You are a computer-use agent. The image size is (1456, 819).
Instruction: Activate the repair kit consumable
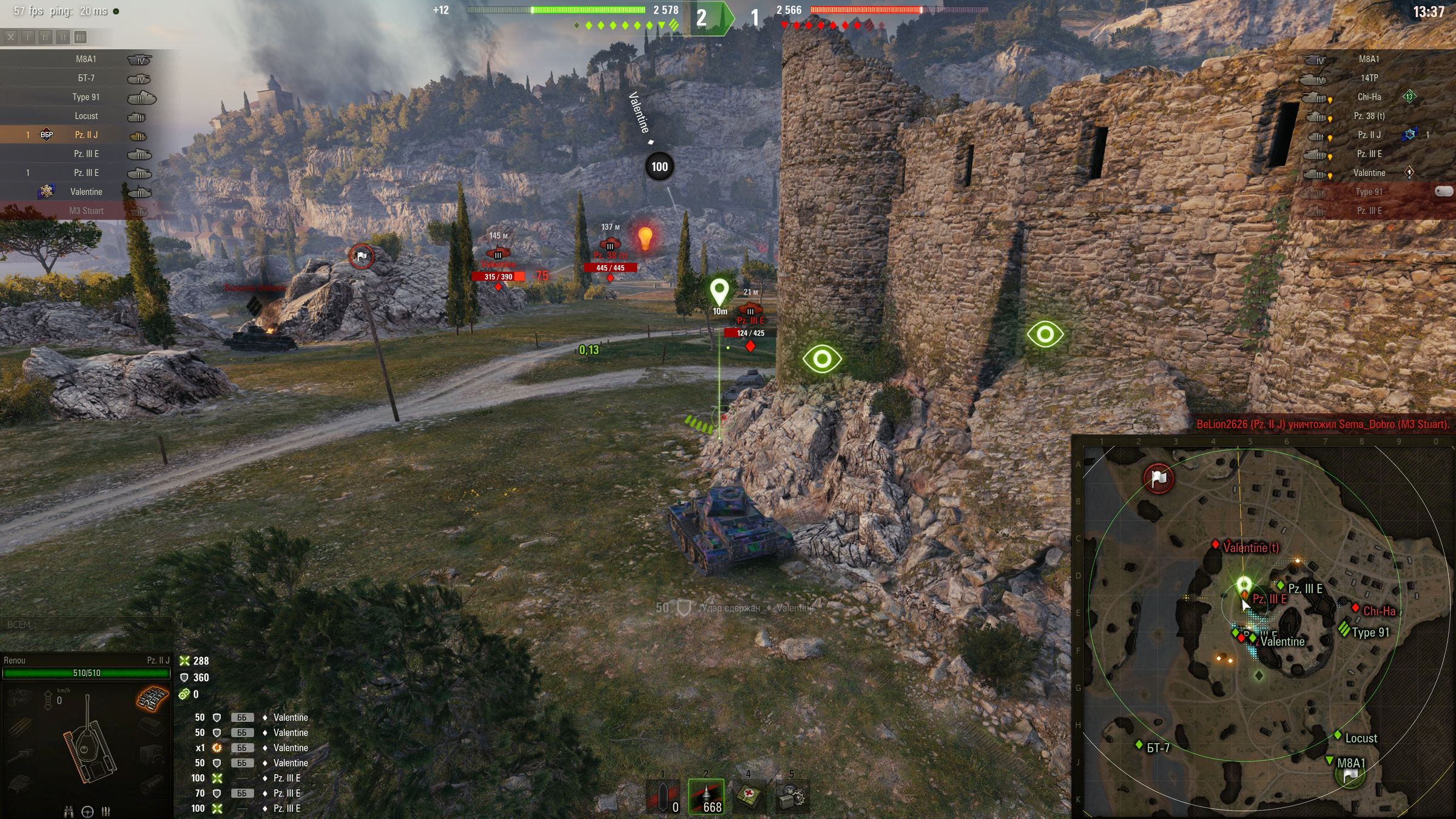click(x=792, y=796)
